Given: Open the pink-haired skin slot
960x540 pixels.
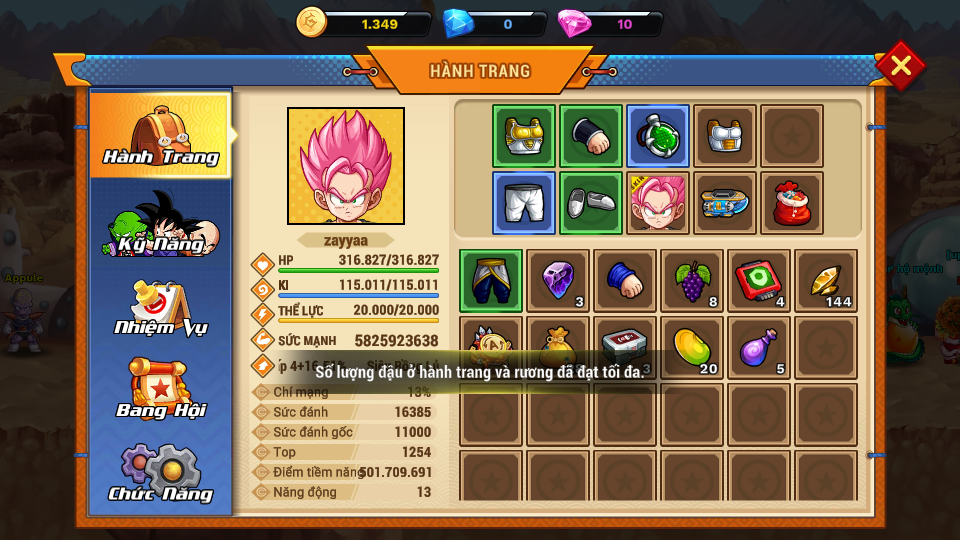Looking at the screenshot, I should click(x=658, y=203).
